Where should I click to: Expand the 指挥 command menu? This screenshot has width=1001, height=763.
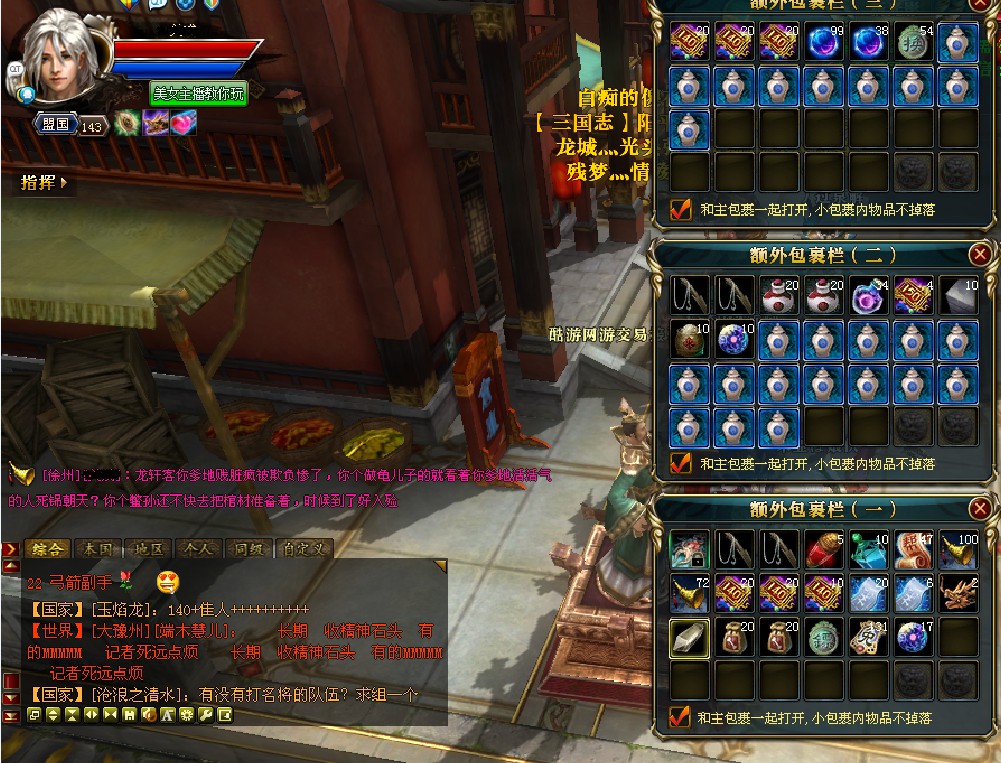44,183
